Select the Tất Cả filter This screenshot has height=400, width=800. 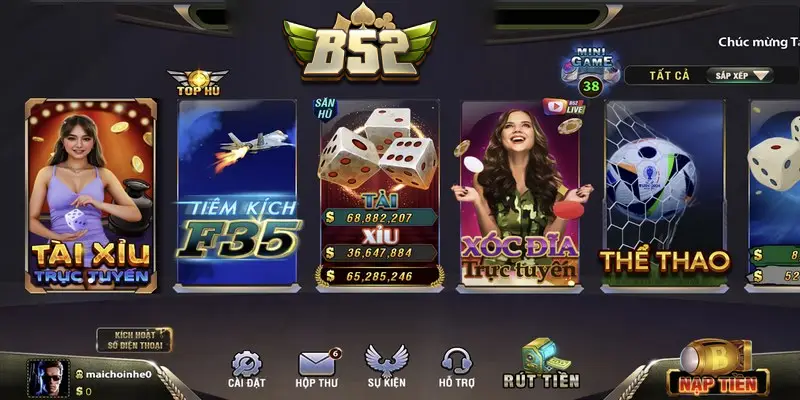coord(660,75)
